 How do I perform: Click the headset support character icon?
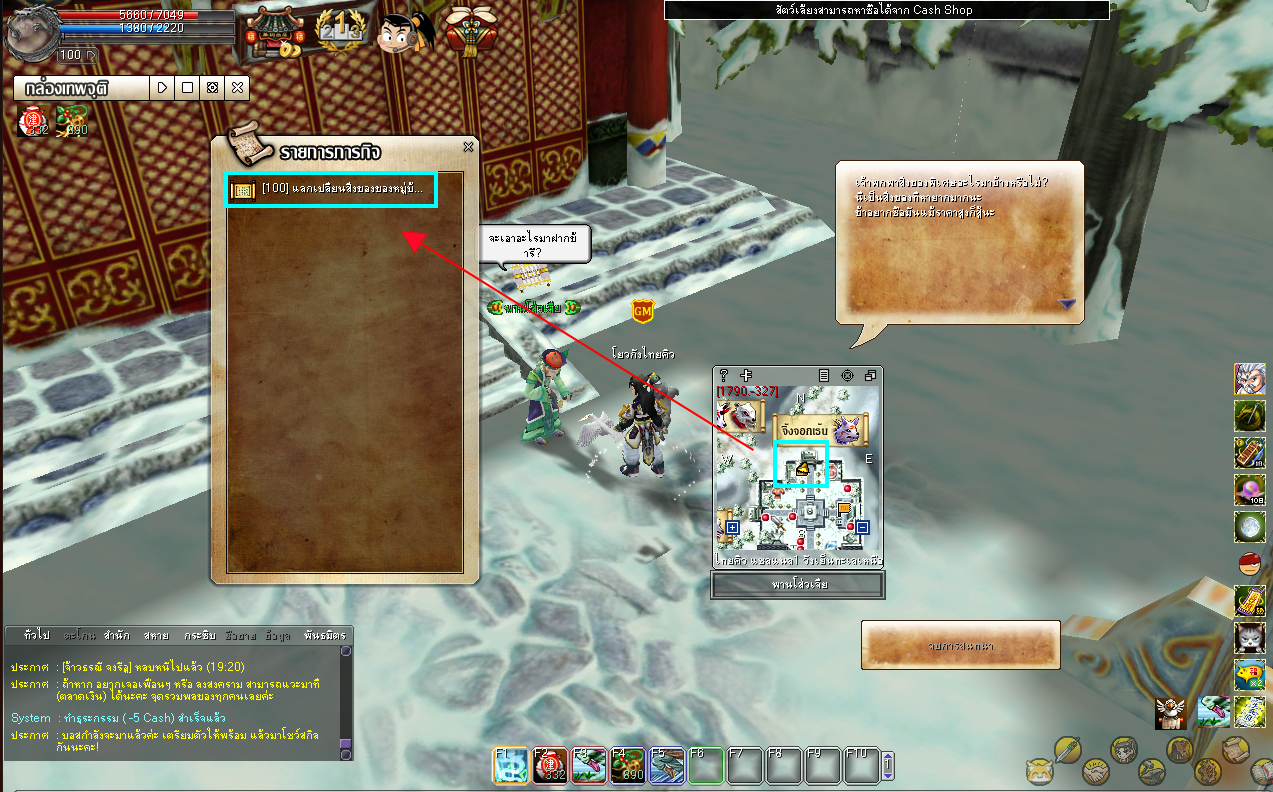[x=406, y=30]
